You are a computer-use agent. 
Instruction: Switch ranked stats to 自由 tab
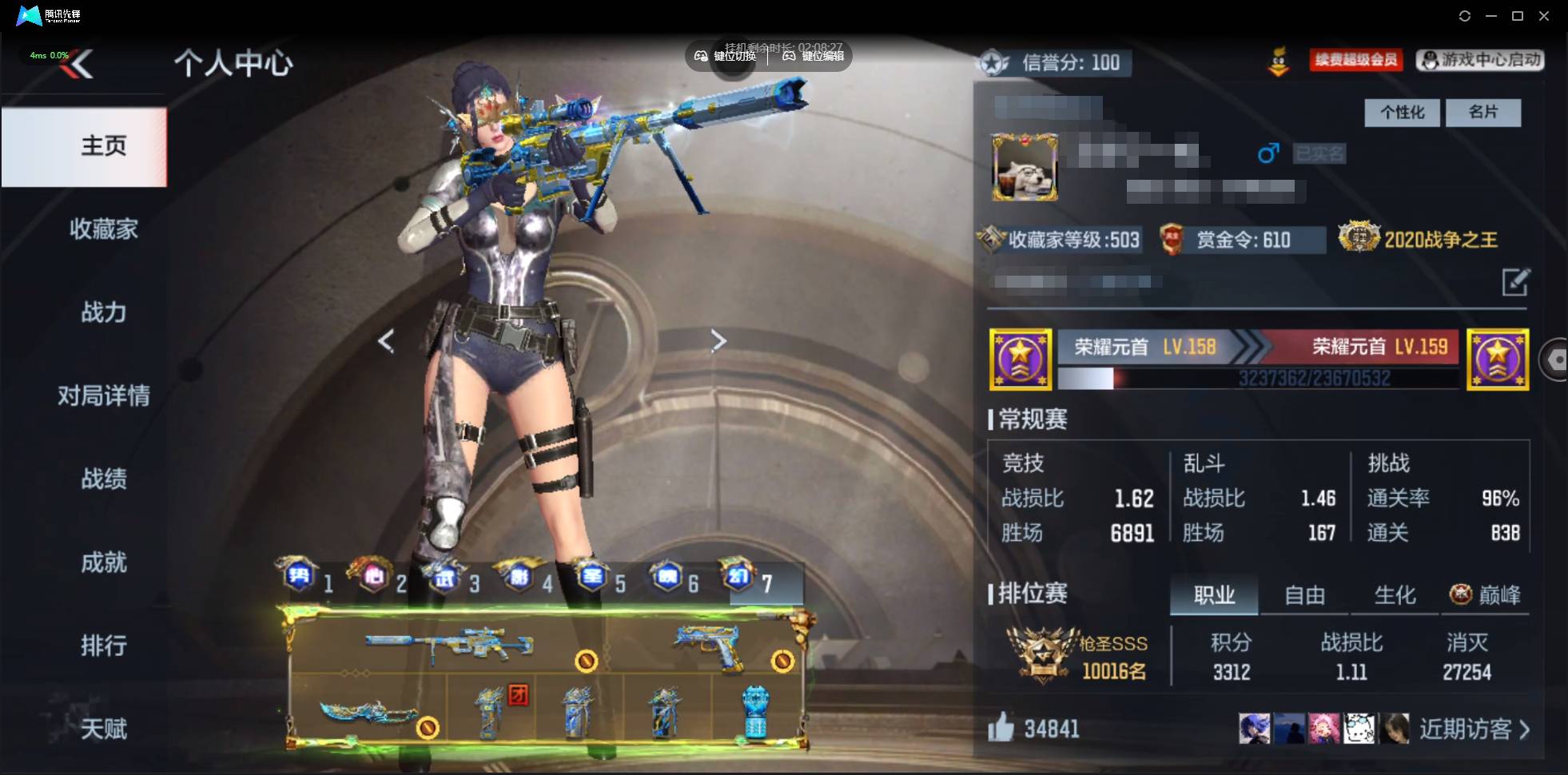point(1304,595)
